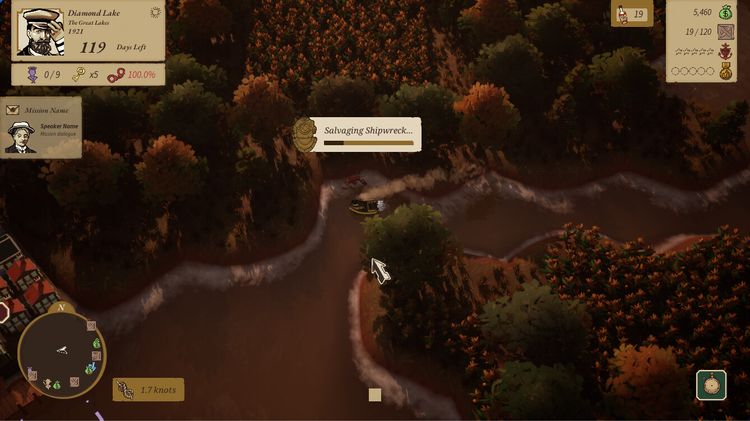Open the mission envelope icon
The height and width of the screenshot is (421, 750).
pos(13,109)
